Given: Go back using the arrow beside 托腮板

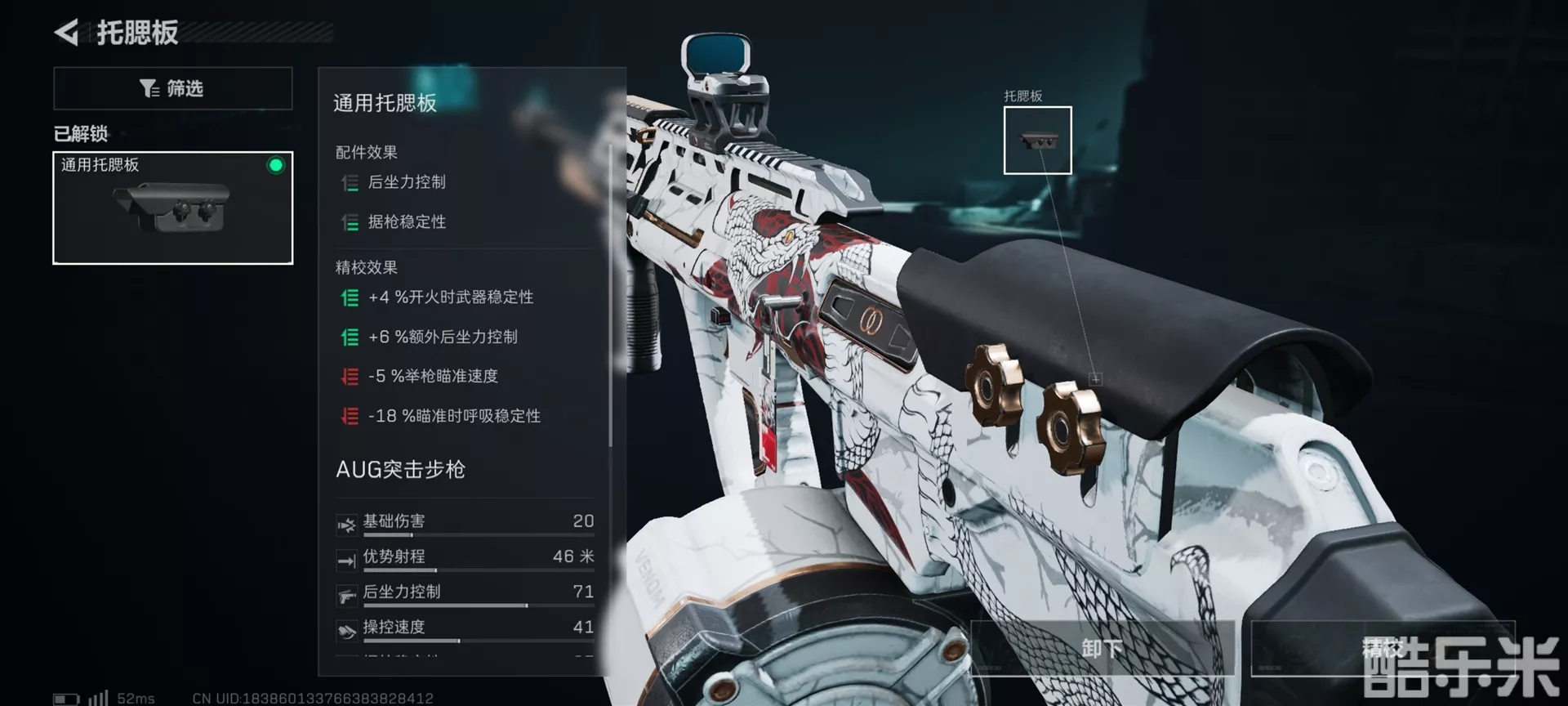Looking at the screenshot, I should tap(67, 33).
